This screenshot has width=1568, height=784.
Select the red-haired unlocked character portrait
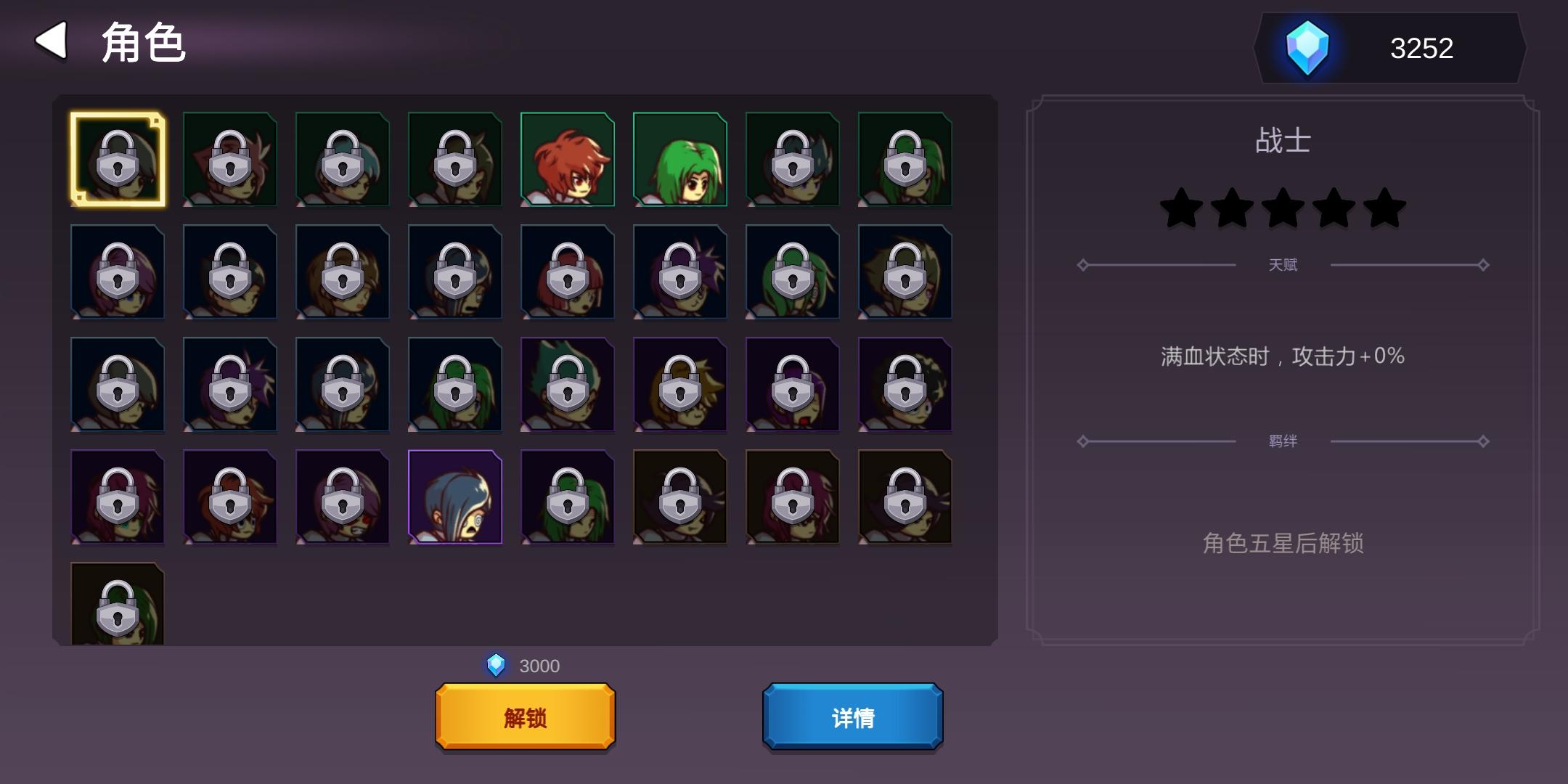pos(567,160)
